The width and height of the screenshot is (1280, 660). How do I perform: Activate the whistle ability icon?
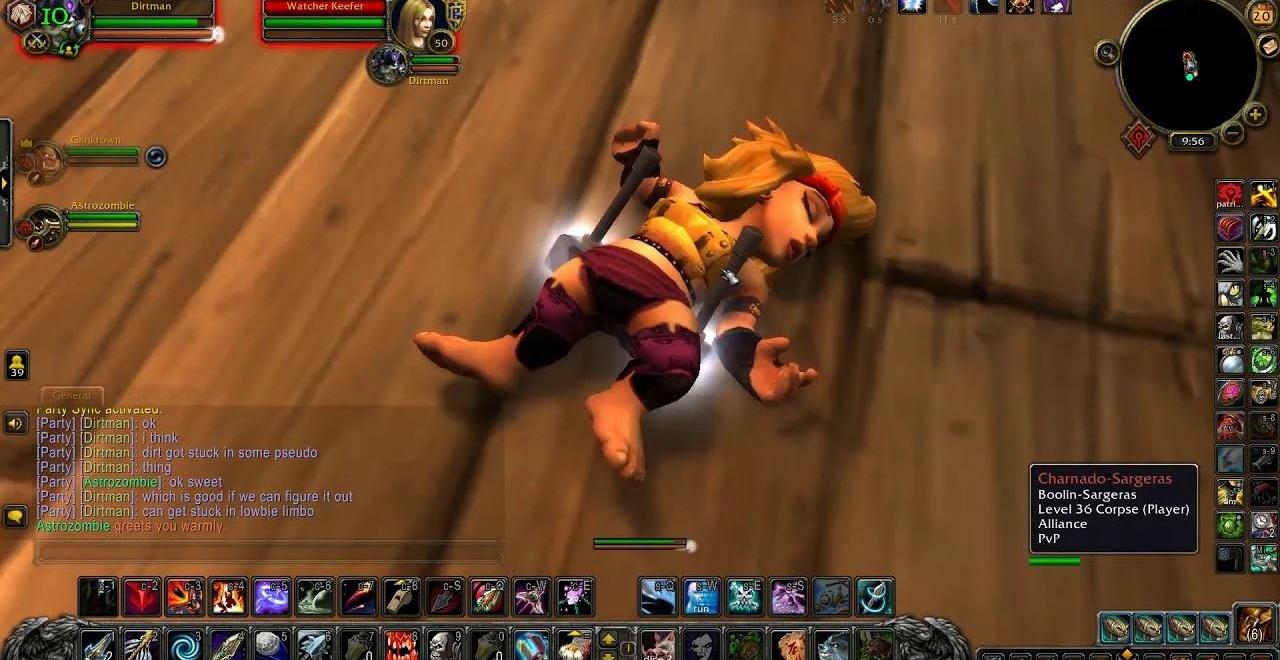(x=401, y=597)
